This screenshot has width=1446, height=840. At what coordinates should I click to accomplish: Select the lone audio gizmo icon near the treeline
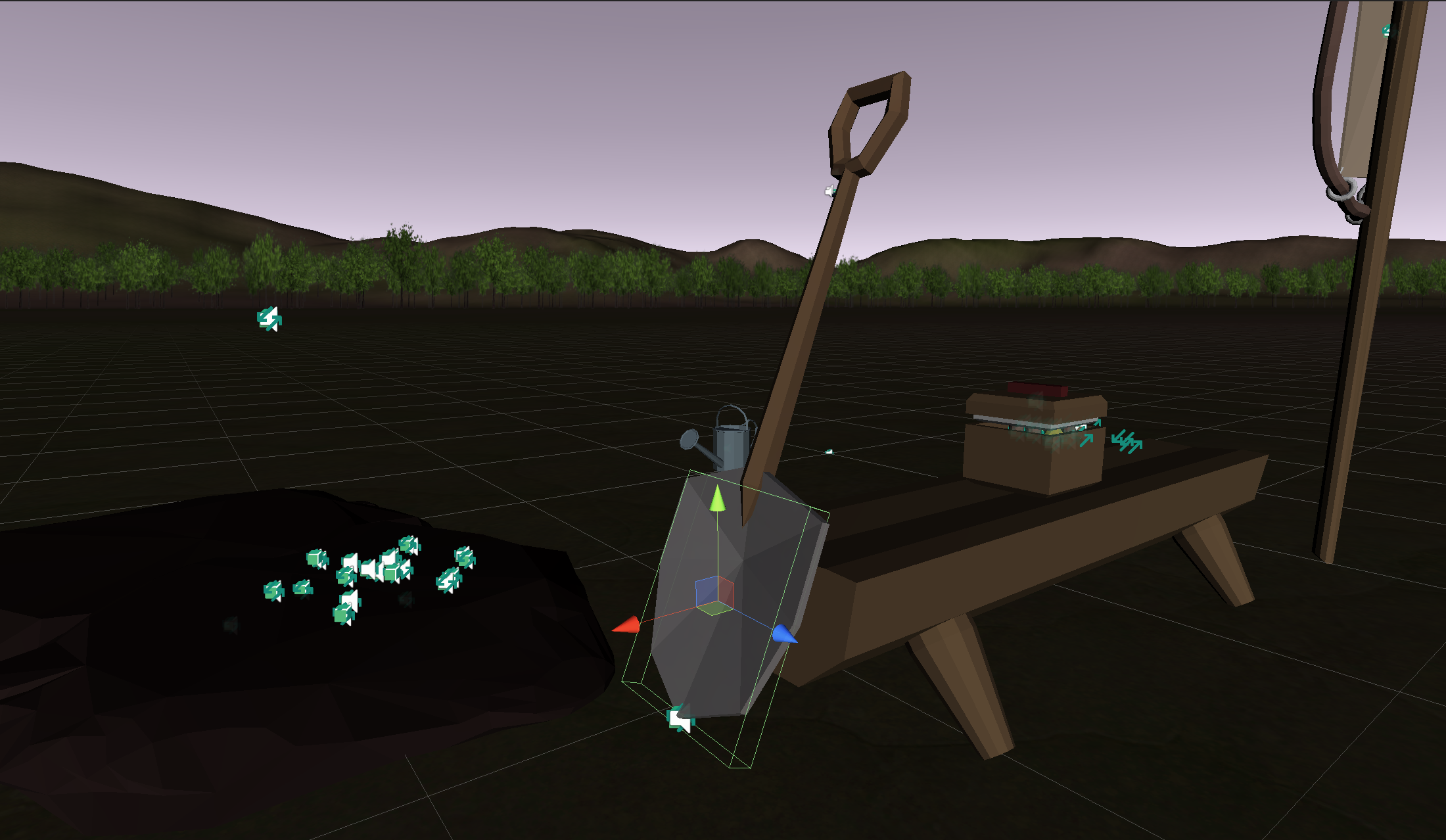pos(269,319)
